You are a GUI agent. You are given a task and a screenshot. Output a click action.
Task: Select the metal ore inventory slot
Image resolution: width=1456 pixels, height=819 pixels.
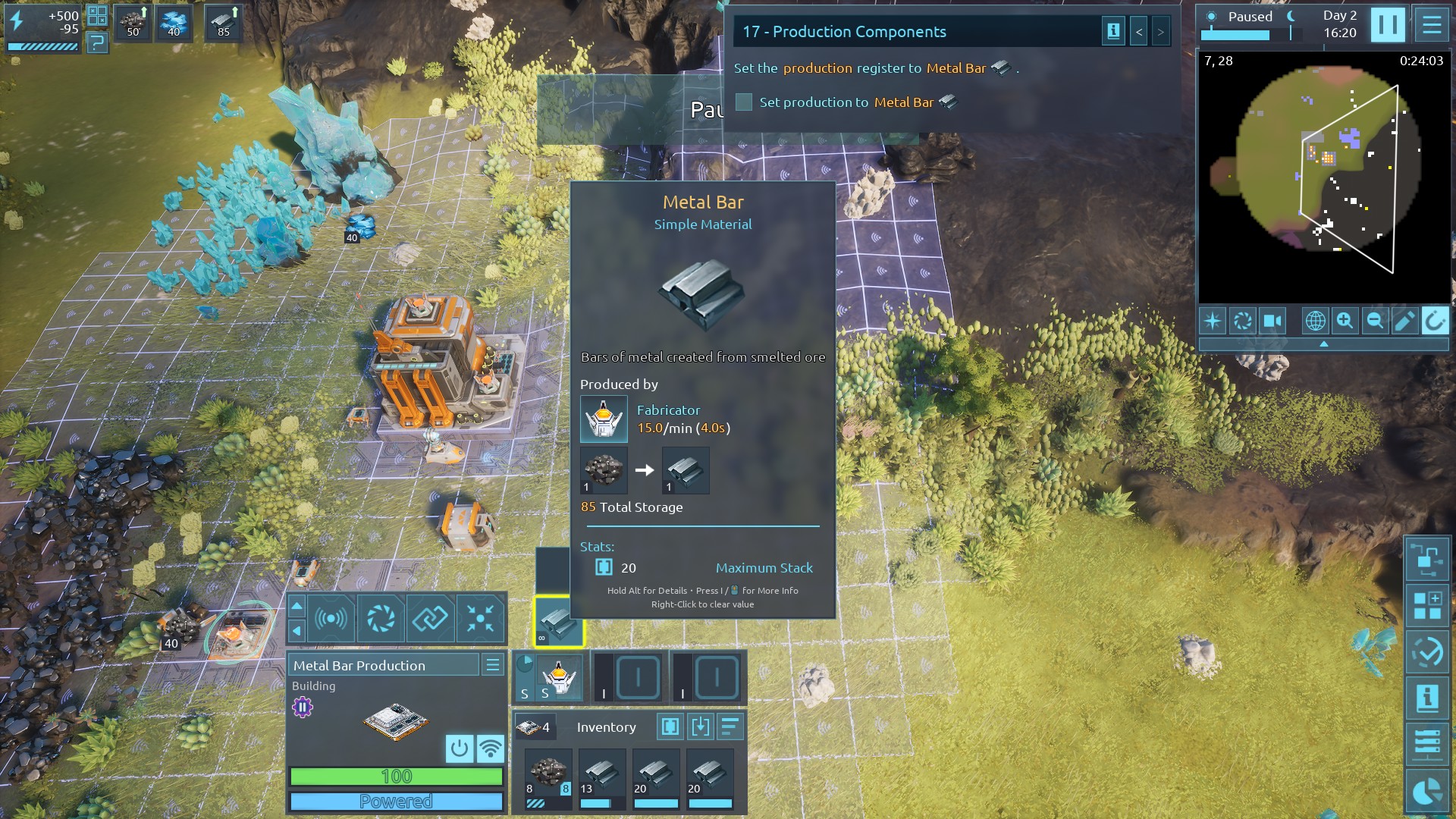pyautogui.click(x=548, y=777)
